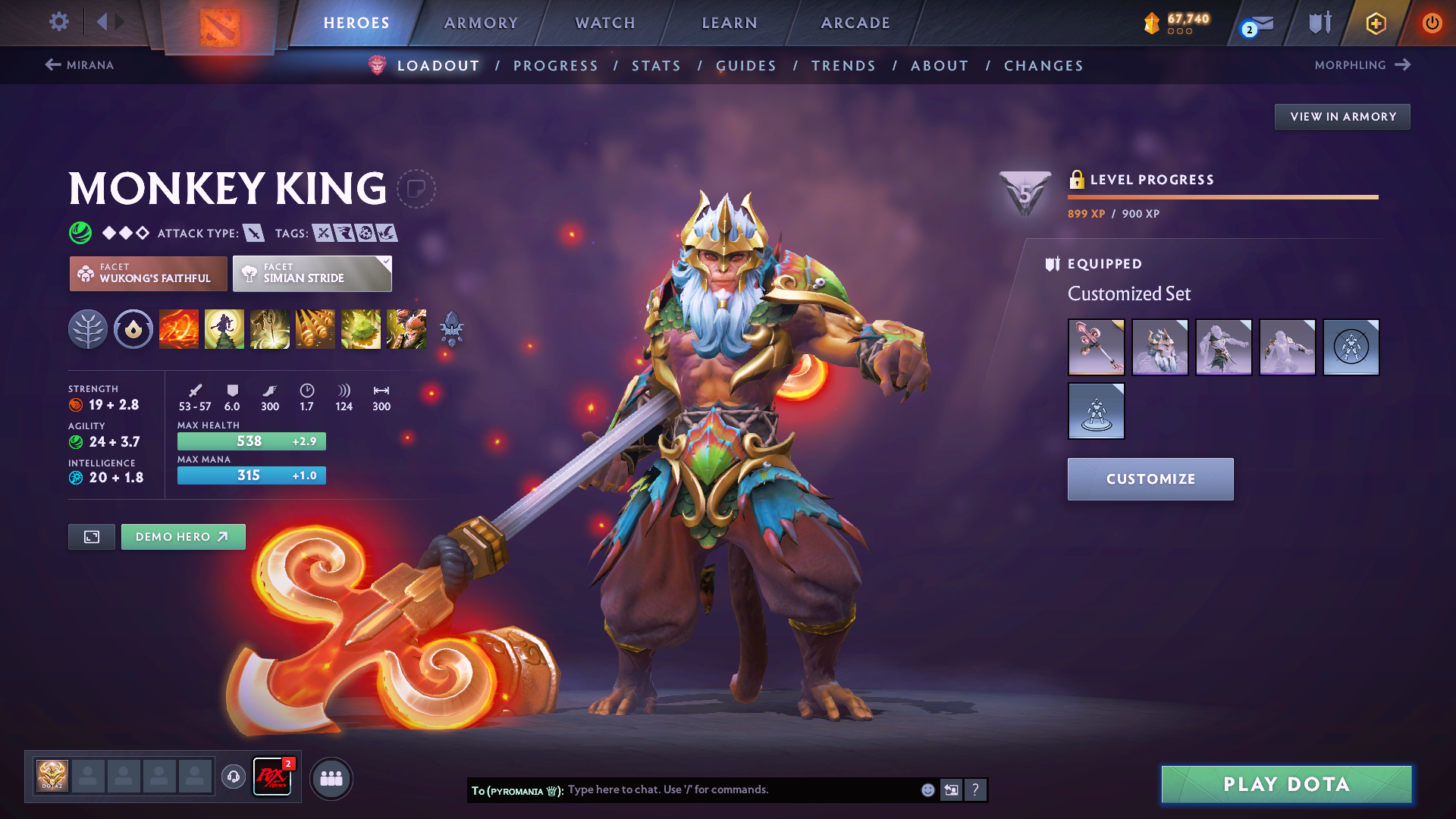This screenshot has height=819, width=1456.
Task: Open the gear settings menu
Action: (58, 22)
